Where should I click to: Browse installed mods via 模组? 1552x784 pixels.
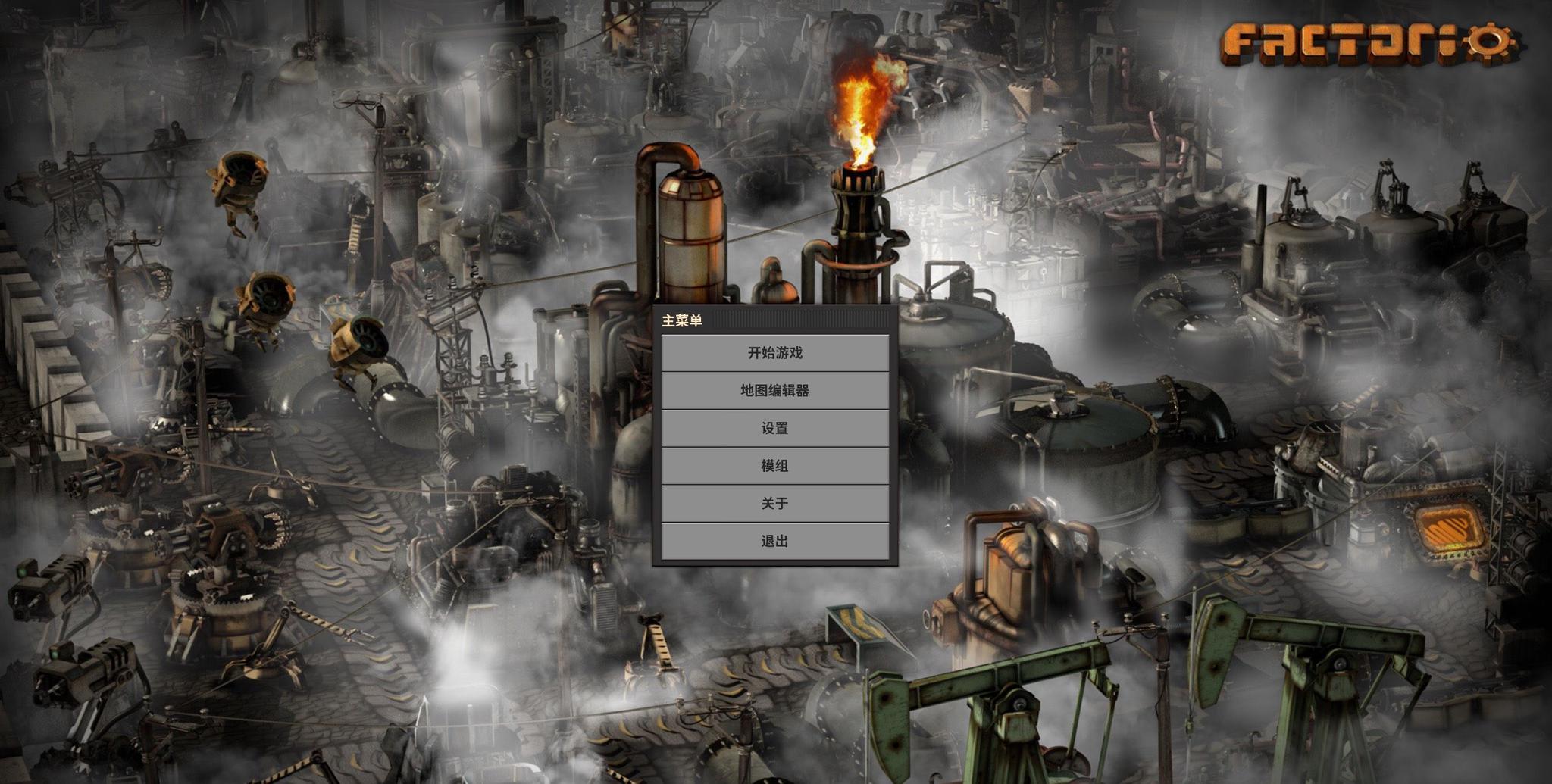tap(774, 467)
